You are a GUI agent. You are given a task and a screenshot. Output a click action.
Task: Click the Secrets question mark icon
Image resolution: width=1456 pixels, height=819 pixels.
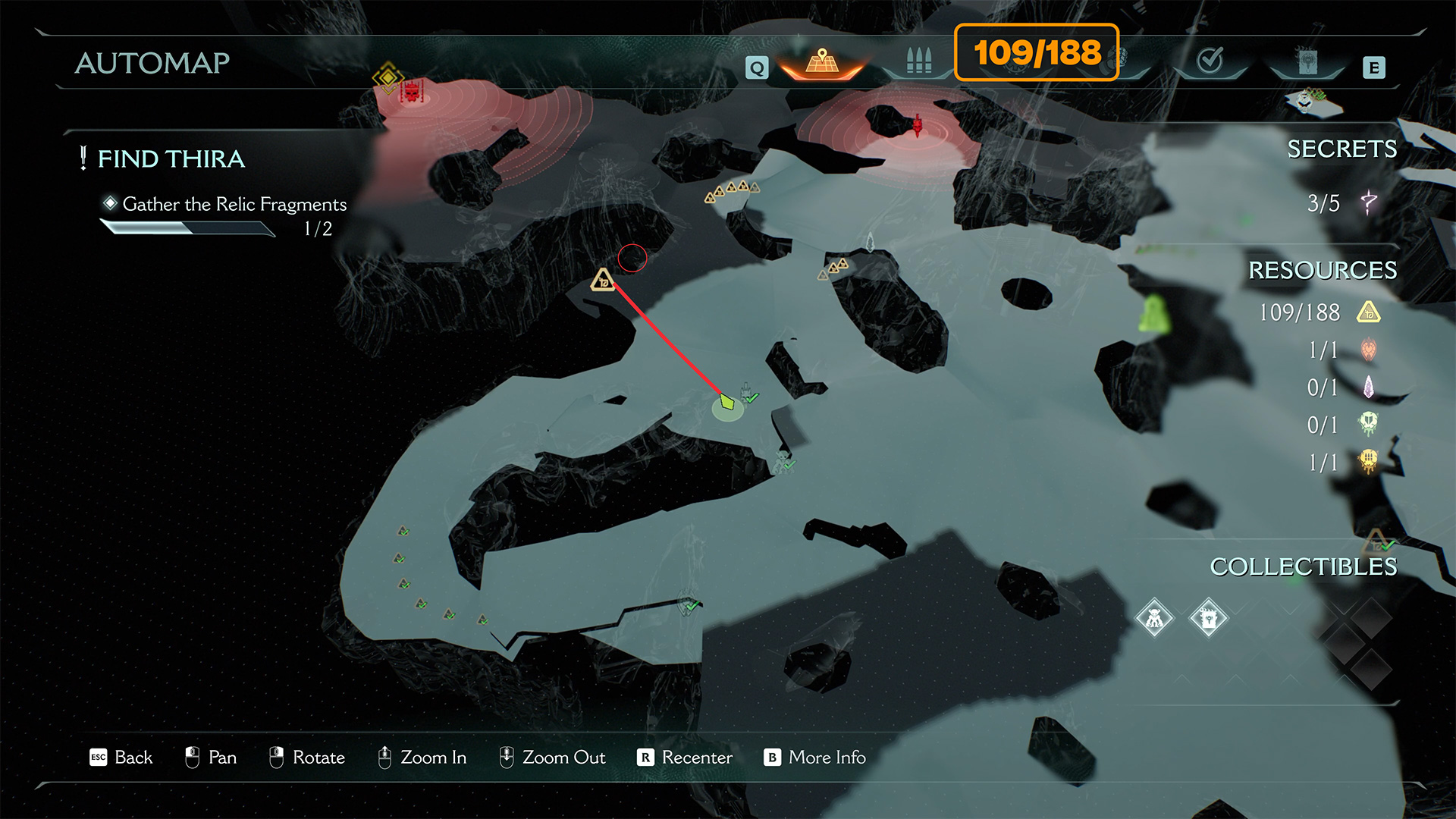click(1369, 202)
